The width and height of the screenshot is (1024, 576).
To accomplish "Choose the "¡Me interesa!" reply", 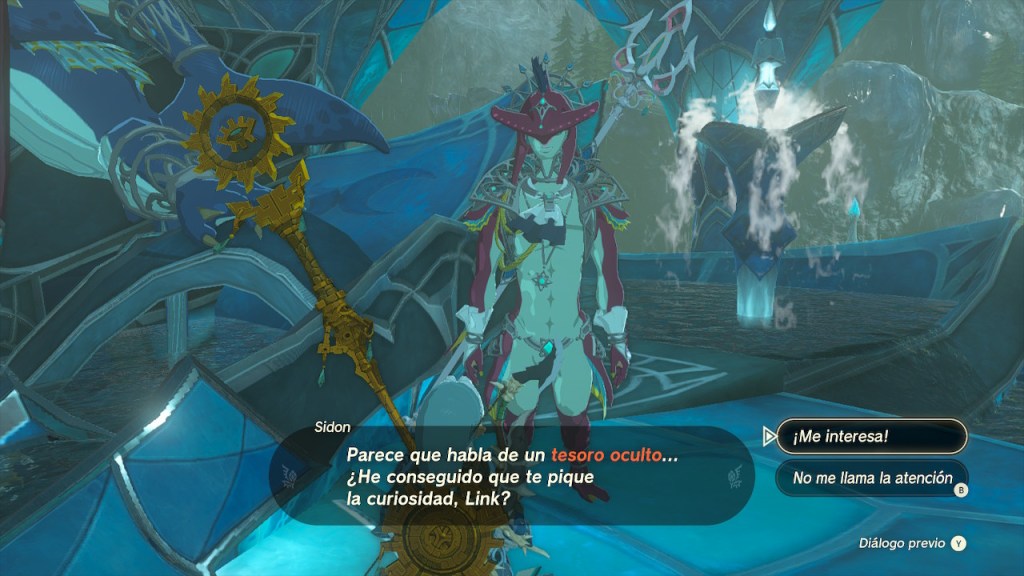I will (x=871, y=436).
